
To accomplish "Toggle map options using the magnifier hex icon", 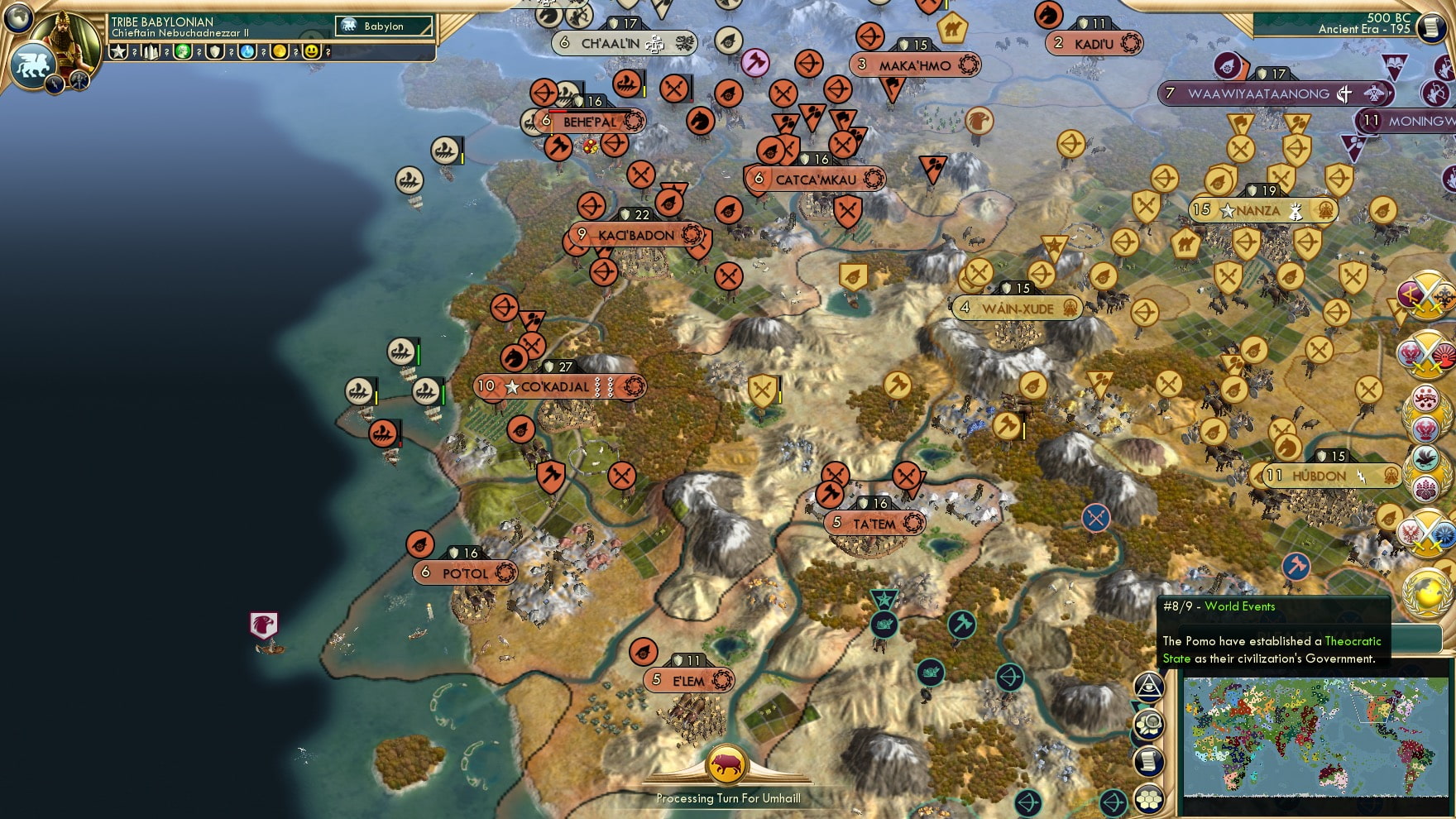I will tap(1148, 725).
